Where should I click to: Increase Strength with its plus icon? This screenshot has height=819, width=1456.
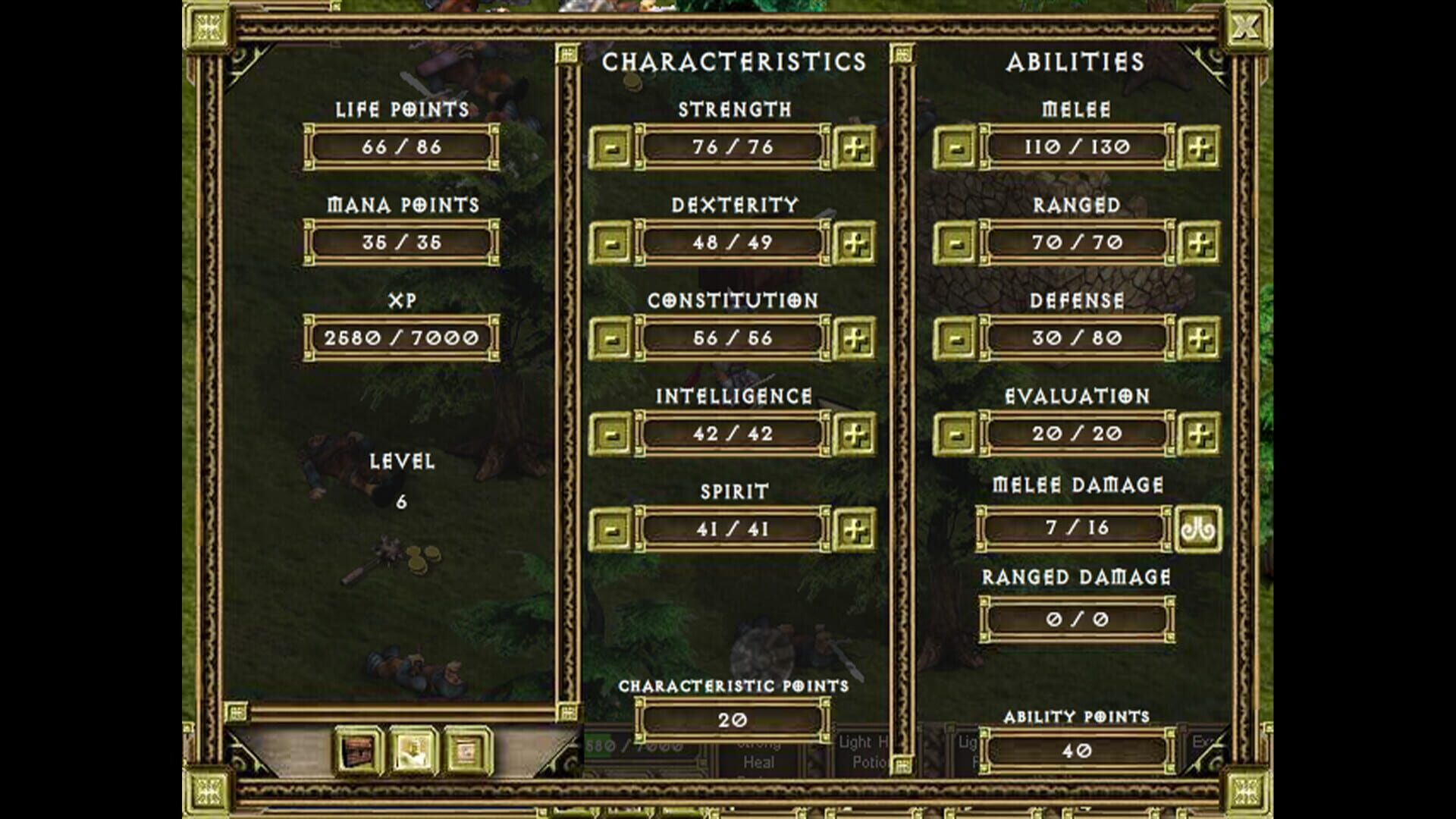tap(855, 148)
